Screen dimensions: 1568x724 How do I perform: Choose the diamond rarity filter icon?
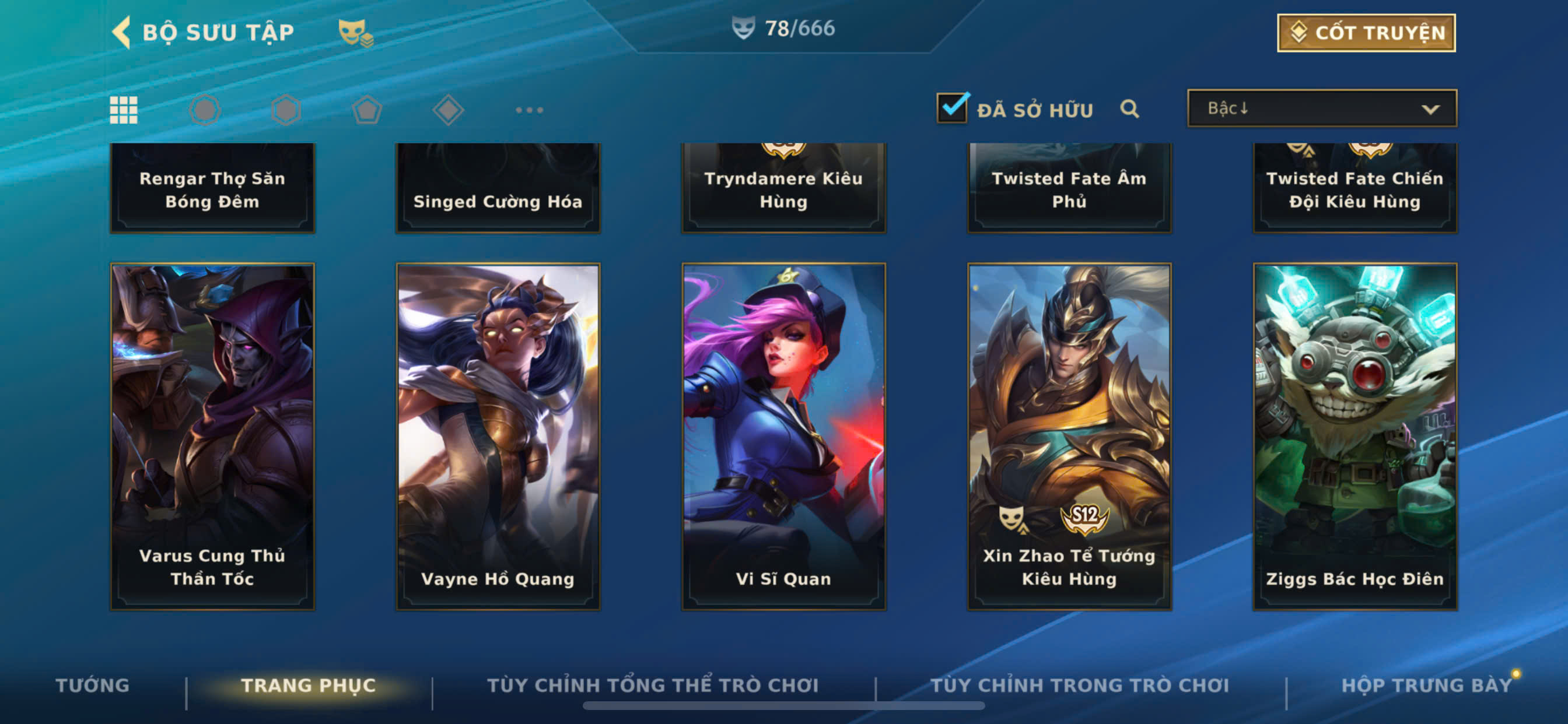pos(448,110)
